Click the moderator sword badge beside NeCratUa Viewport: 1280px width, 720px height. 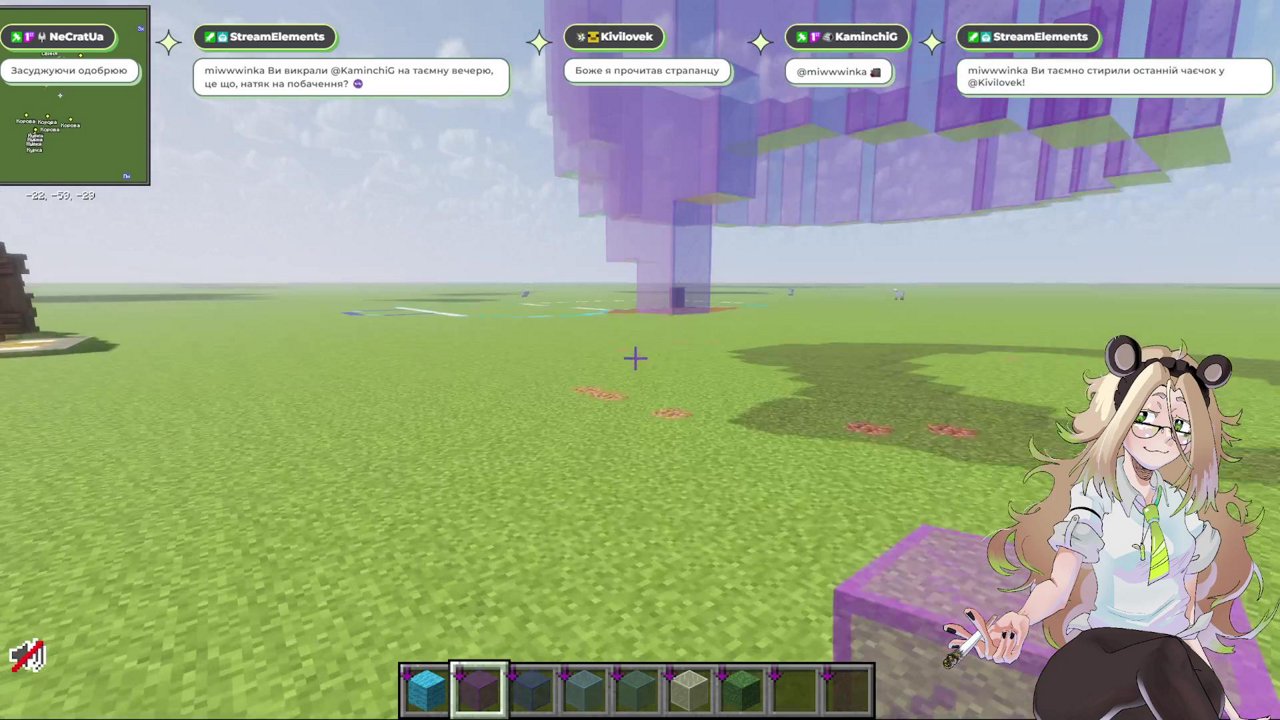[x=17, y=36]
